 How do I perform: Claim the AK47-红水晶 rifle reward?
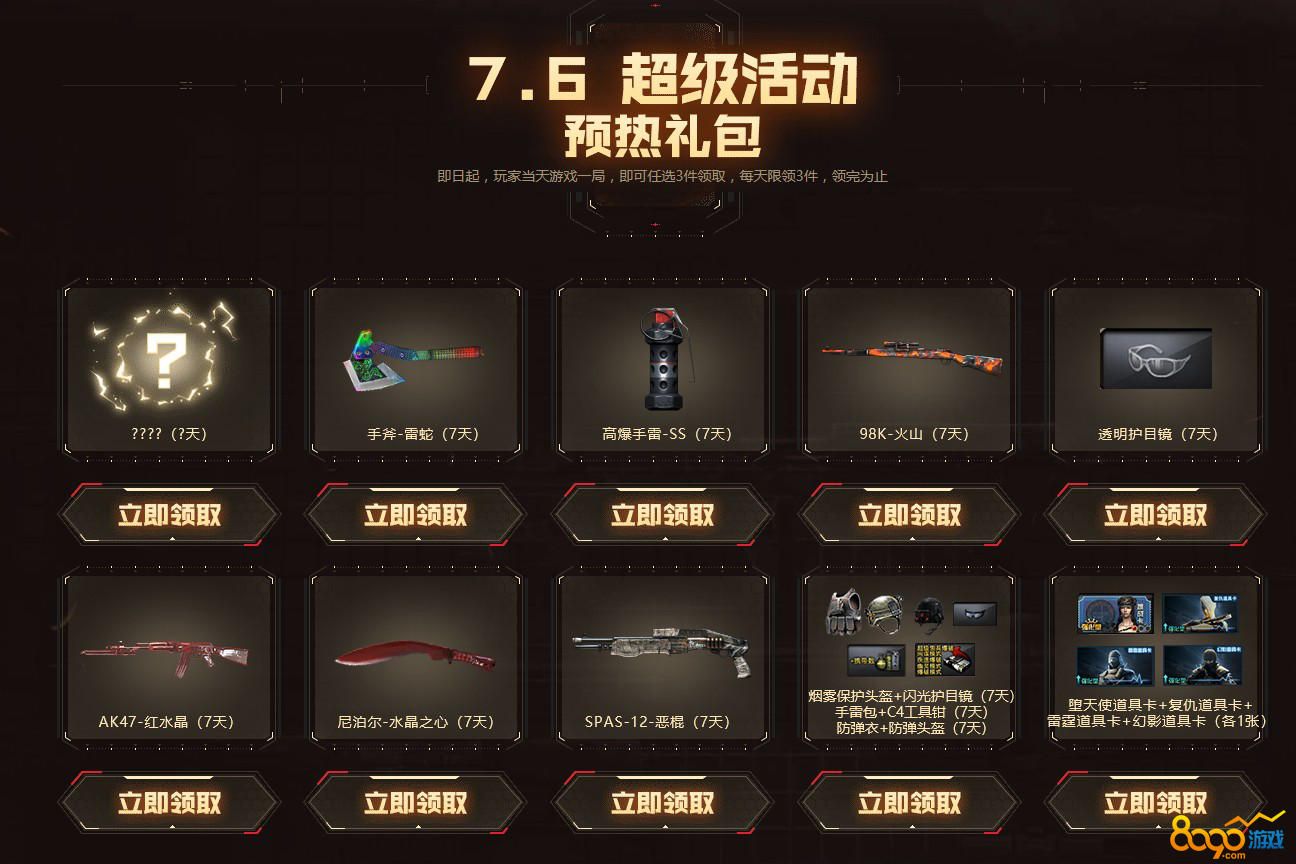169,803
